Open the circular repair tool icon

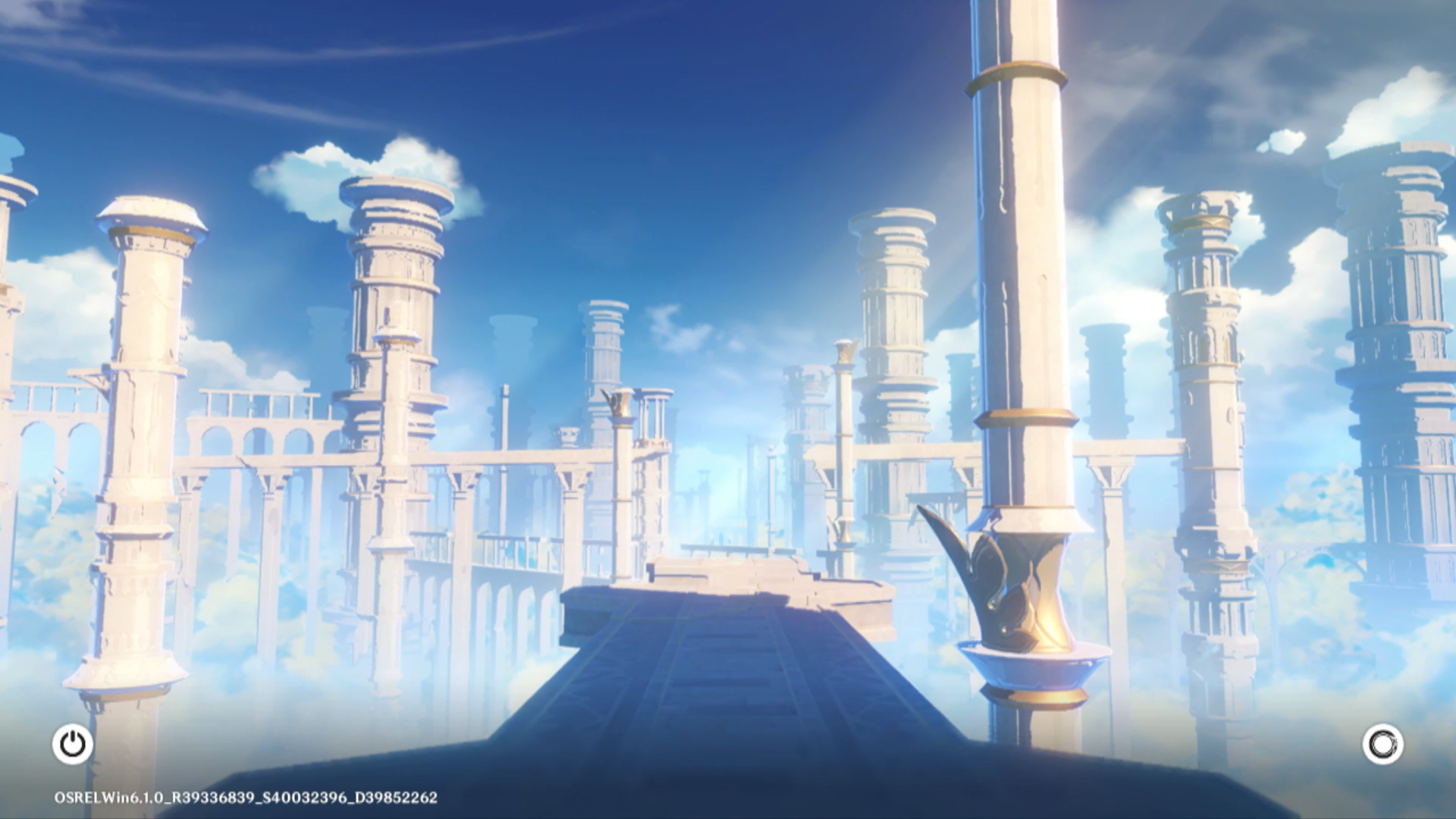click(1382, 744)
